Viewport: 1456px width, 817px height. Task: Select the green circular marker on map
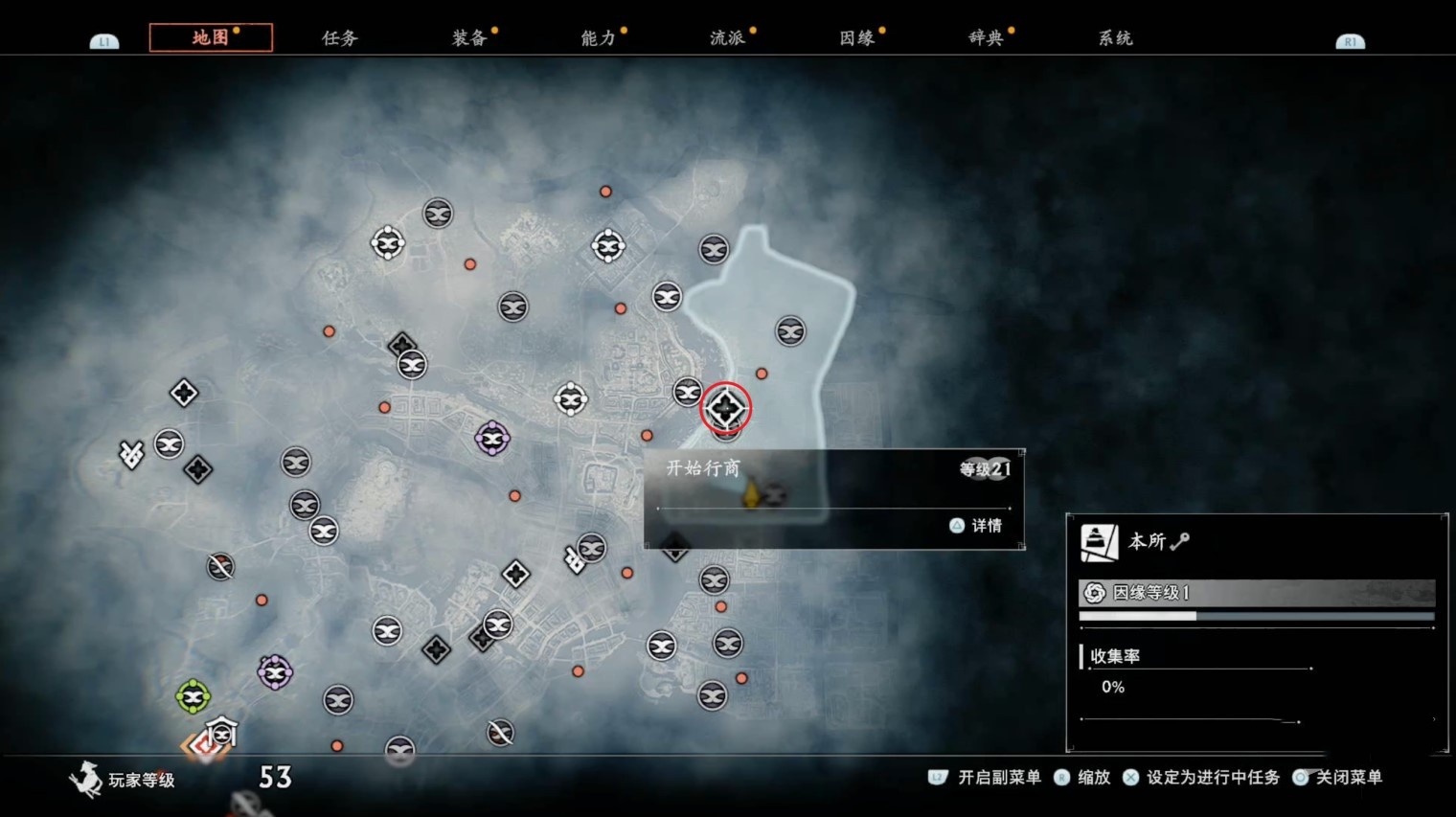click(193, 696)
